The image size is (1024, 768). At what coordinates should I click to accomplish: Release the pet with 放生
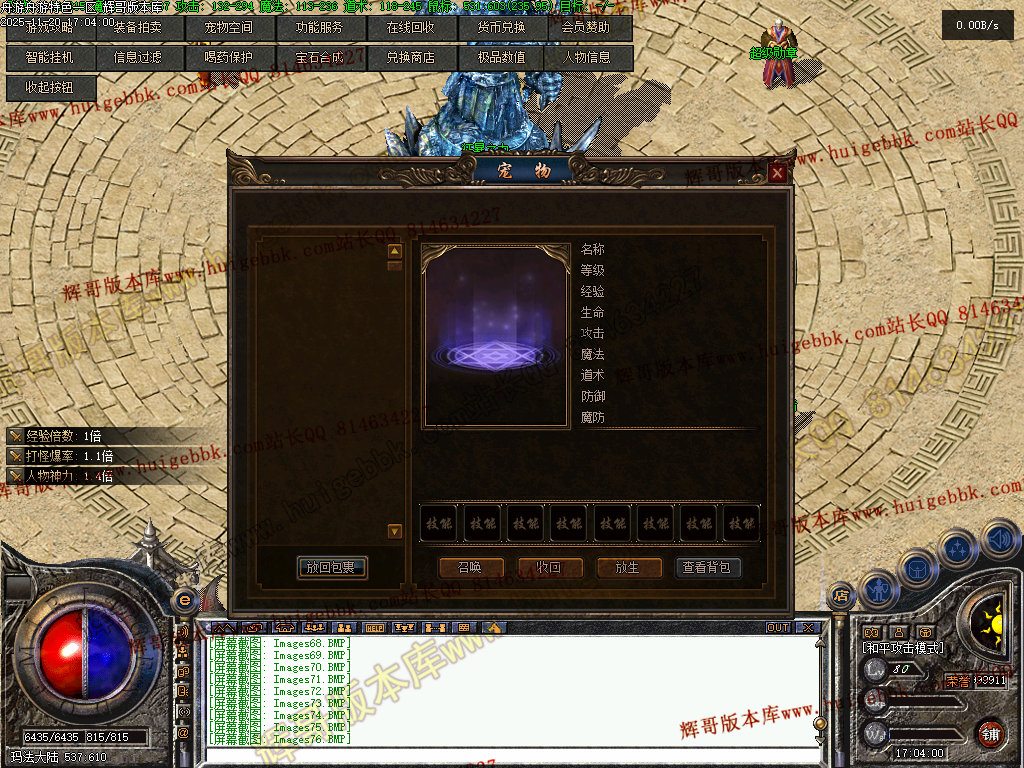[x=628, y=568]
